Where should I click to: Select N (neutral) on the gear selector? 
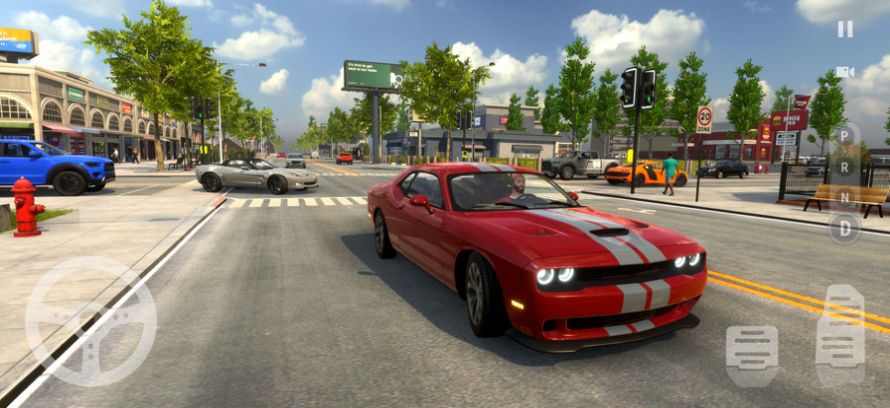(844, 196)
